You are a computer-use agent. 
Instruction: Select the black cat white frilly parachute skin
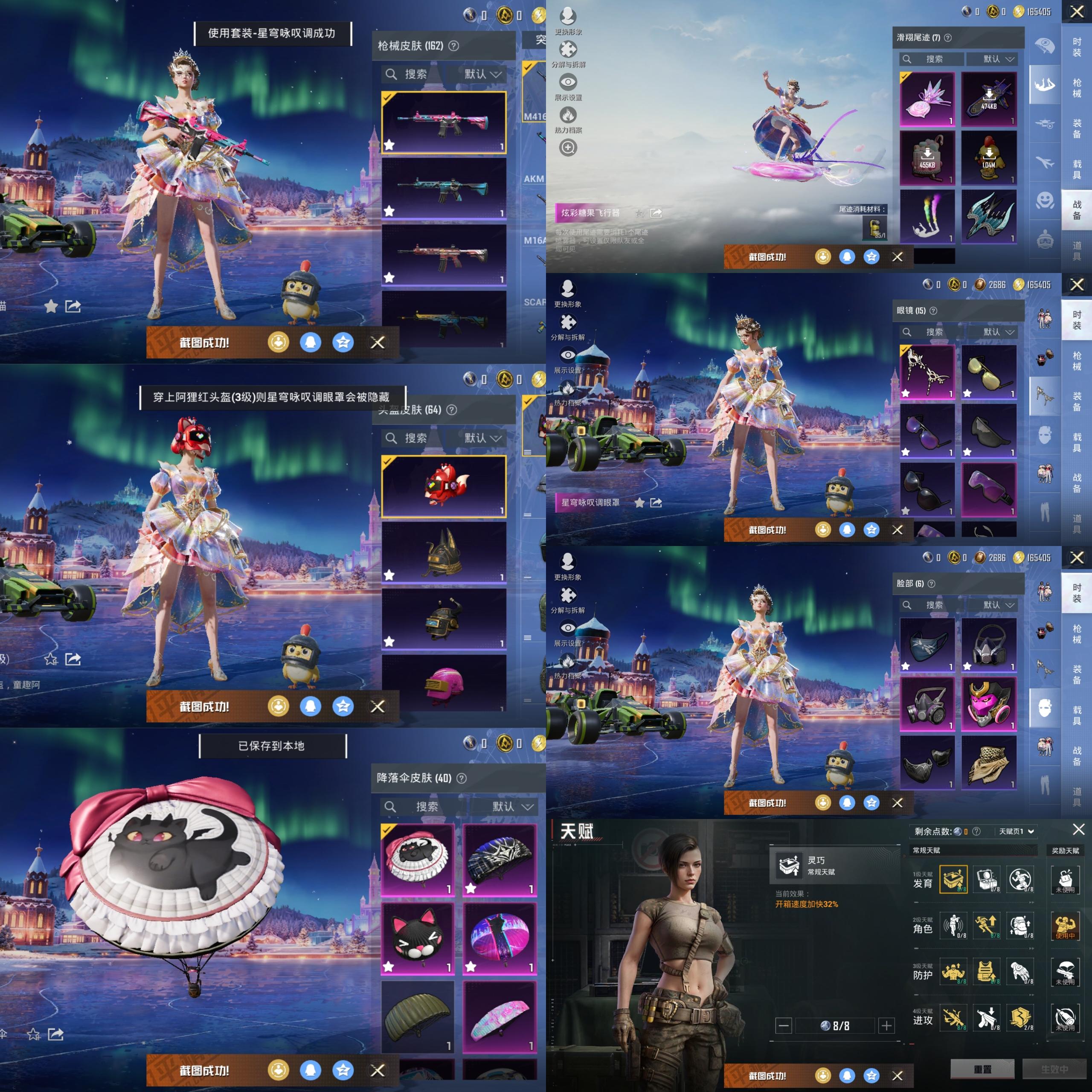(418, 859)
